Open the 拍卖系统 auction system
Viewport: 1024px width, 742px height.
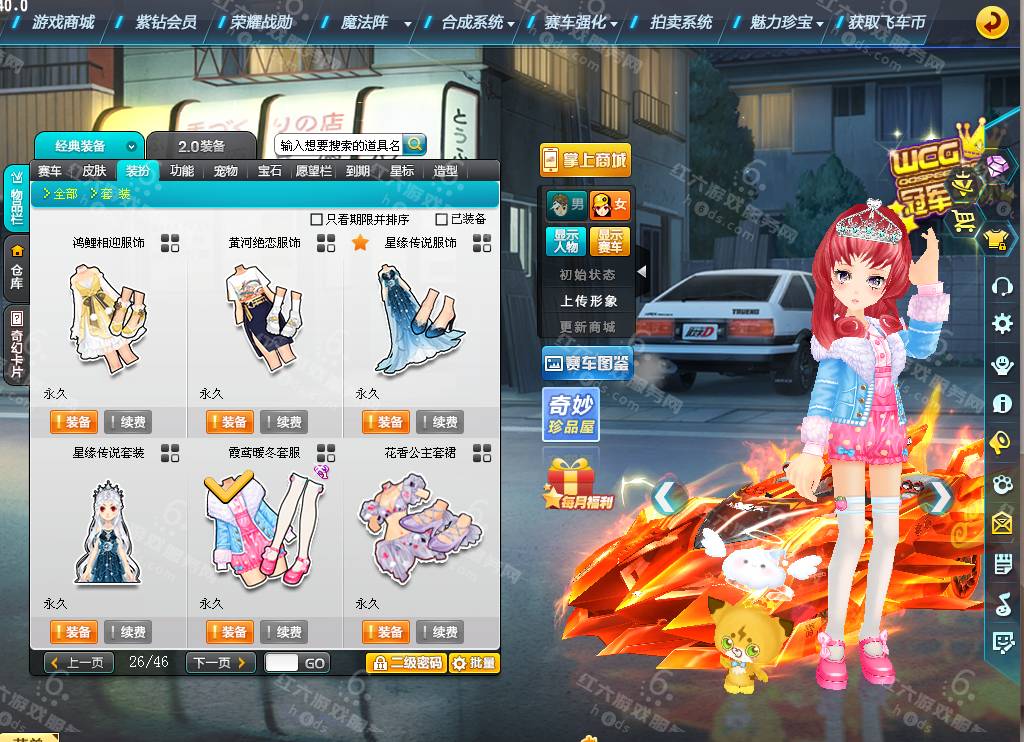coord(681,21)
